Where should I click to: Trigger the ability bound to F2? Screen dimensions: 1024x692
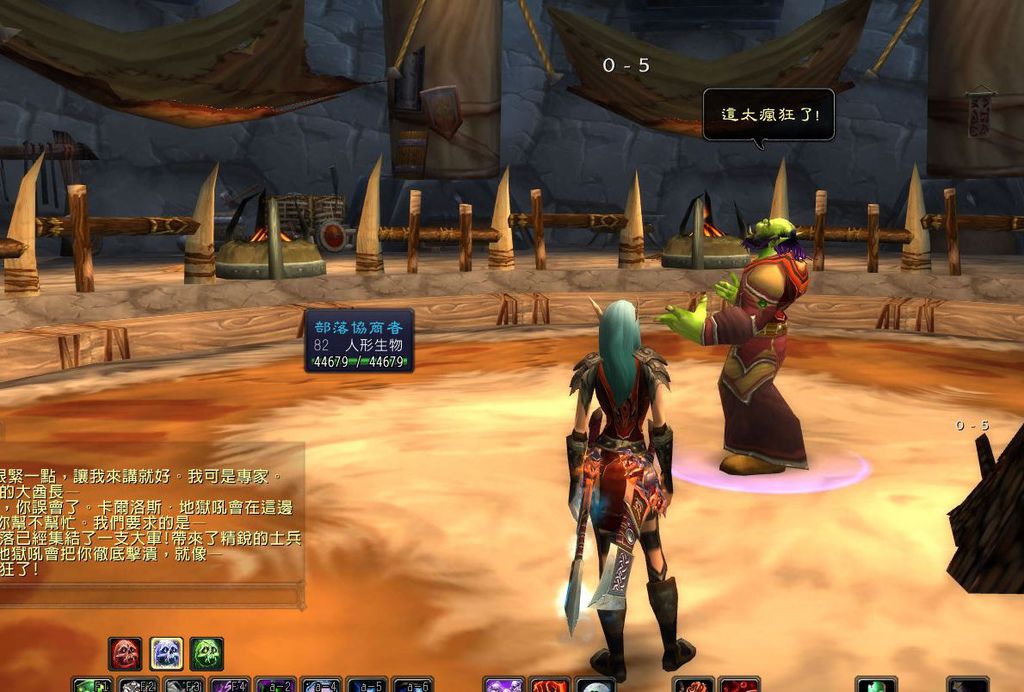[x=138, y=685]
